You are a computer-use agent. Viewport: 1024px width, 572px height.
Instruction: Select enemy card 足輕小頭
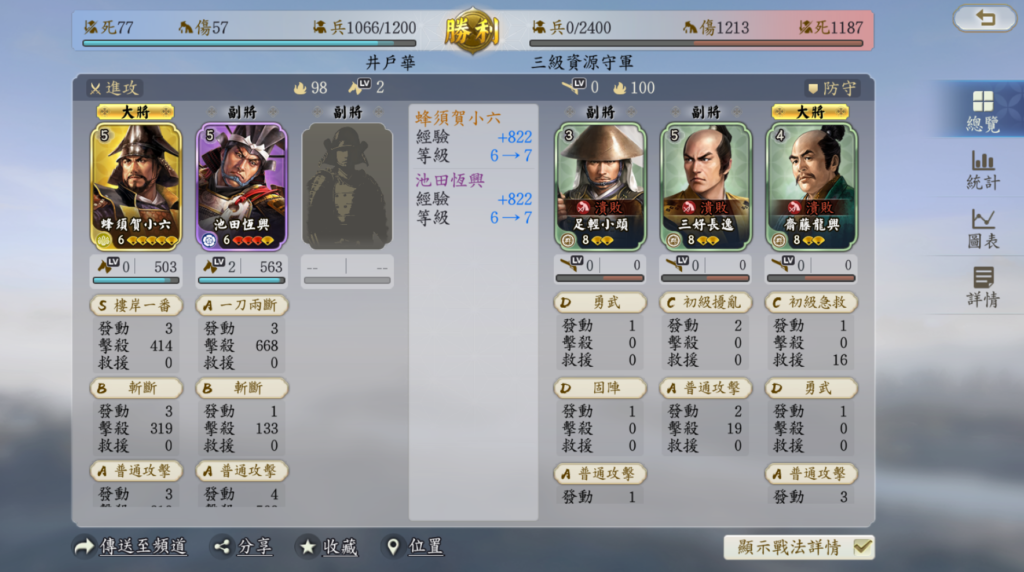tap(600, 185)
